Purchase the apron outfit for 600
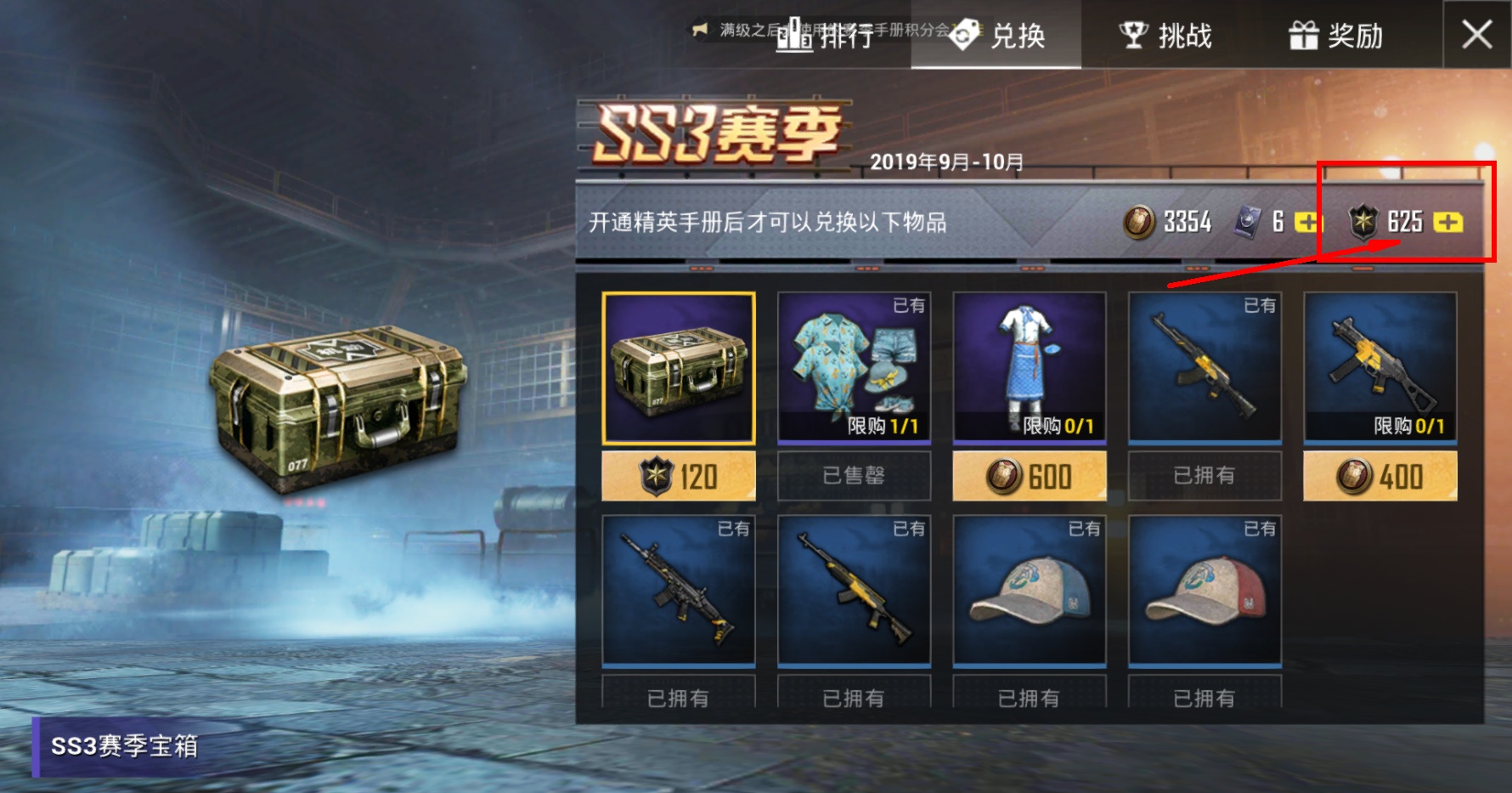 (x=1030, y=476)
